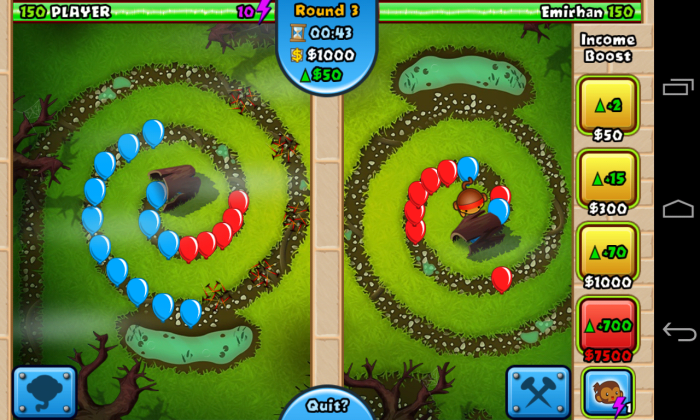This screenshot has height=420, width=700.
Task: Open the bloon send panel button
Action: 44,391
